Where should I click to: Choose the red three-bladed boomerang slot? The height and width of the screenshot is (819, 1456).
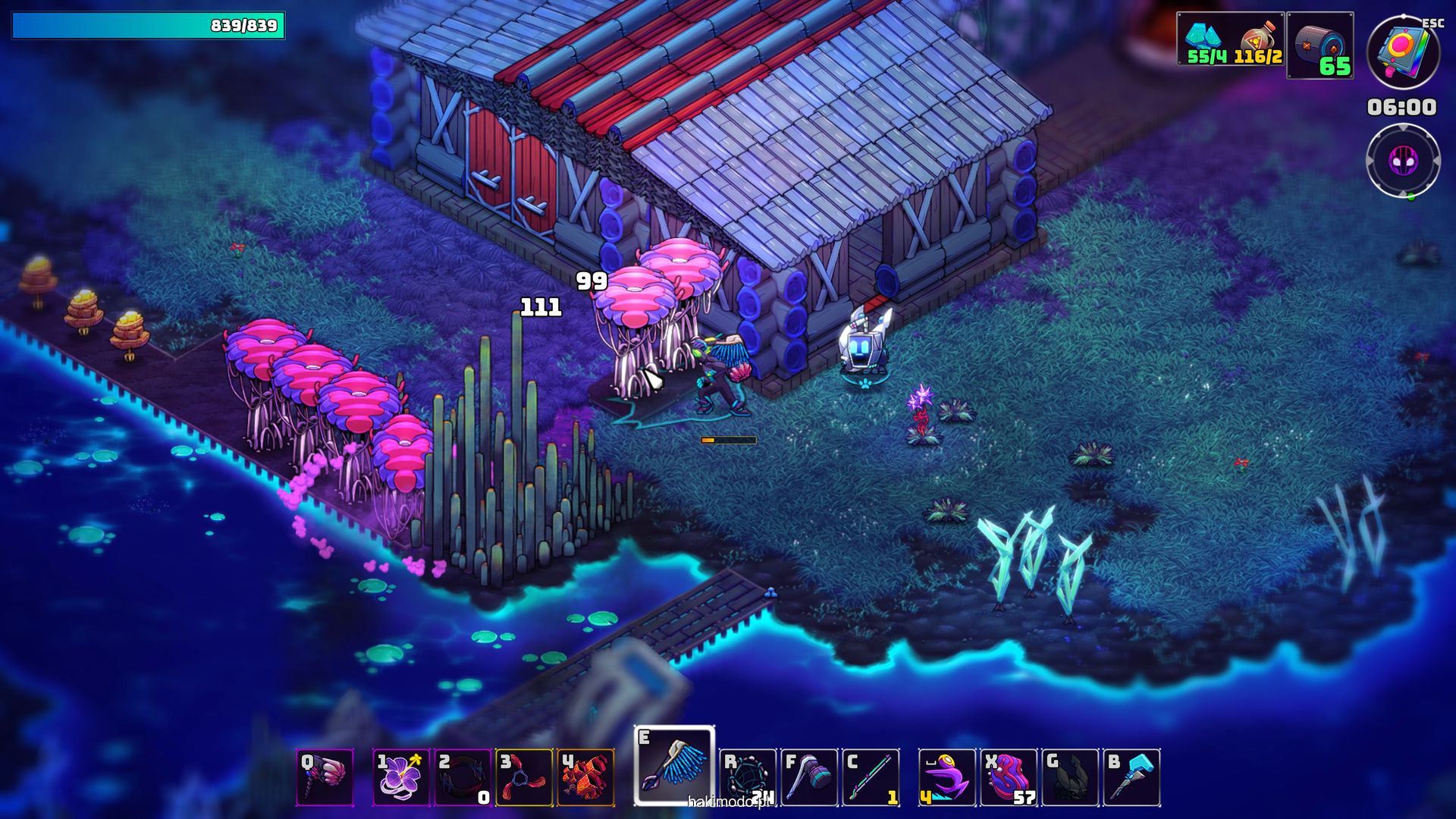tap(524, 777)
